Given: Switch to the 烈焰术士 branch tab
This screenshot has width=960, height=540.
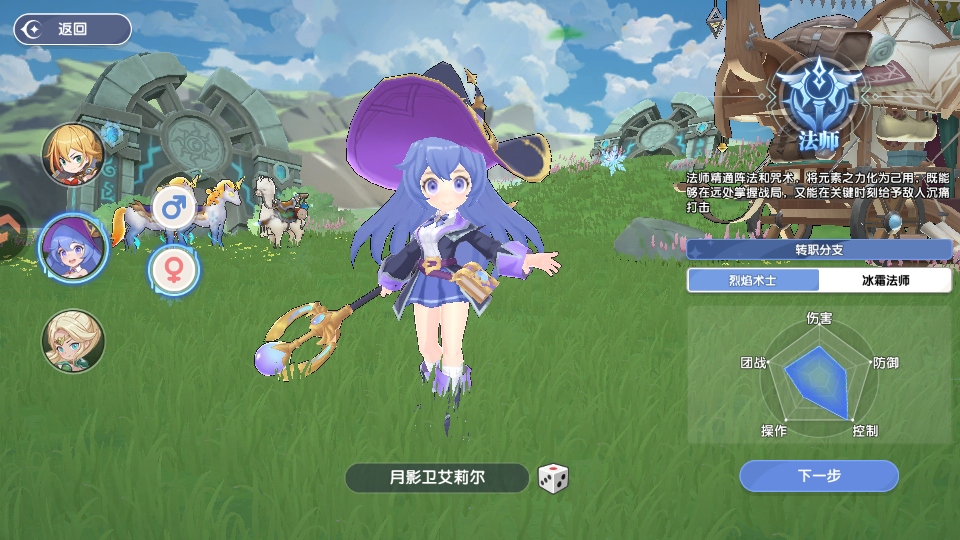Looking at the screenshot, I should coord(752,280).
